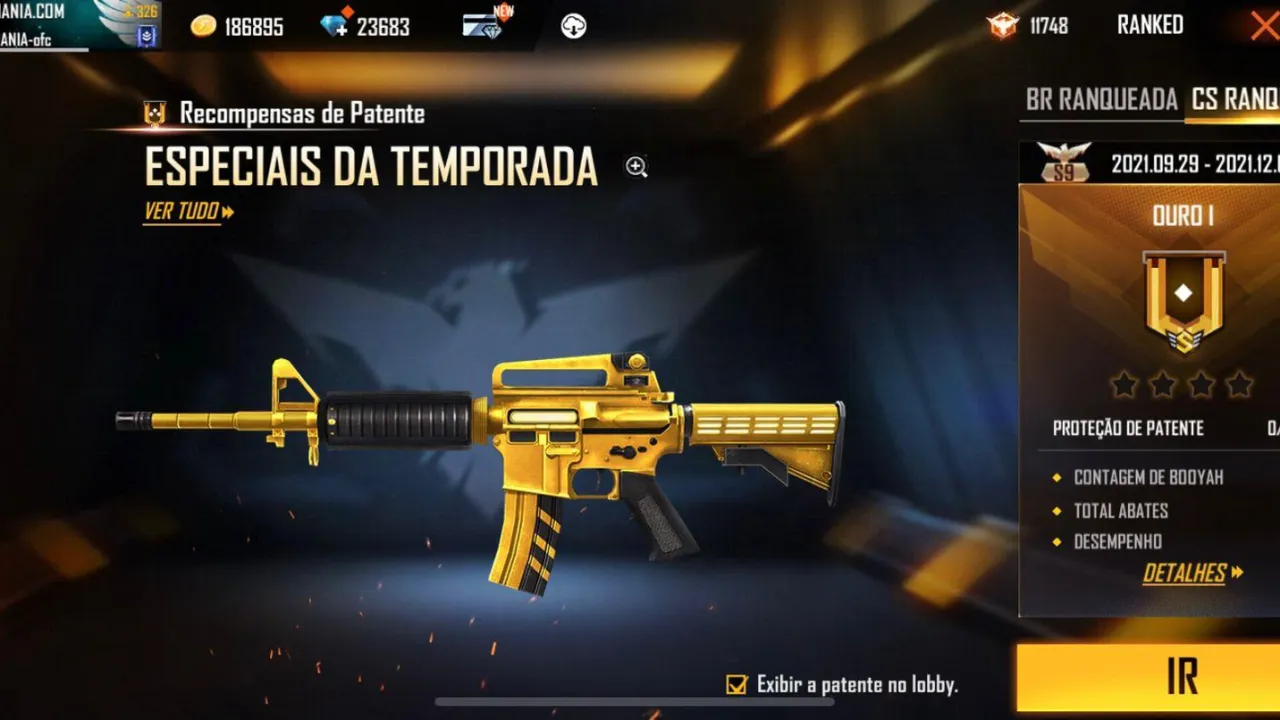Screen dimensions: 1280x720
Task: Open the guild badge below the avatar
Action: [x=144, y=35]
